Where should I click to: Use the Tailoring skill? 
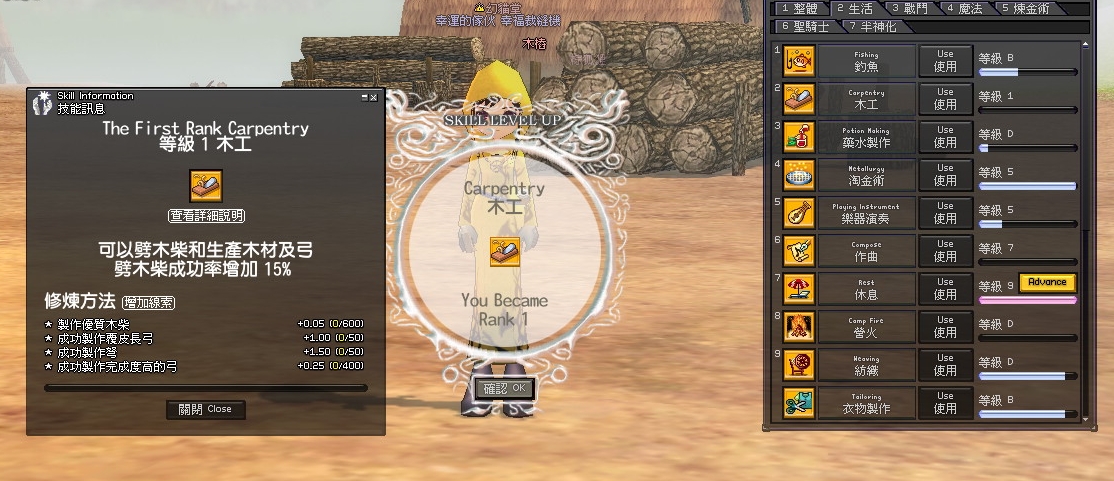[x=945, y=402]
